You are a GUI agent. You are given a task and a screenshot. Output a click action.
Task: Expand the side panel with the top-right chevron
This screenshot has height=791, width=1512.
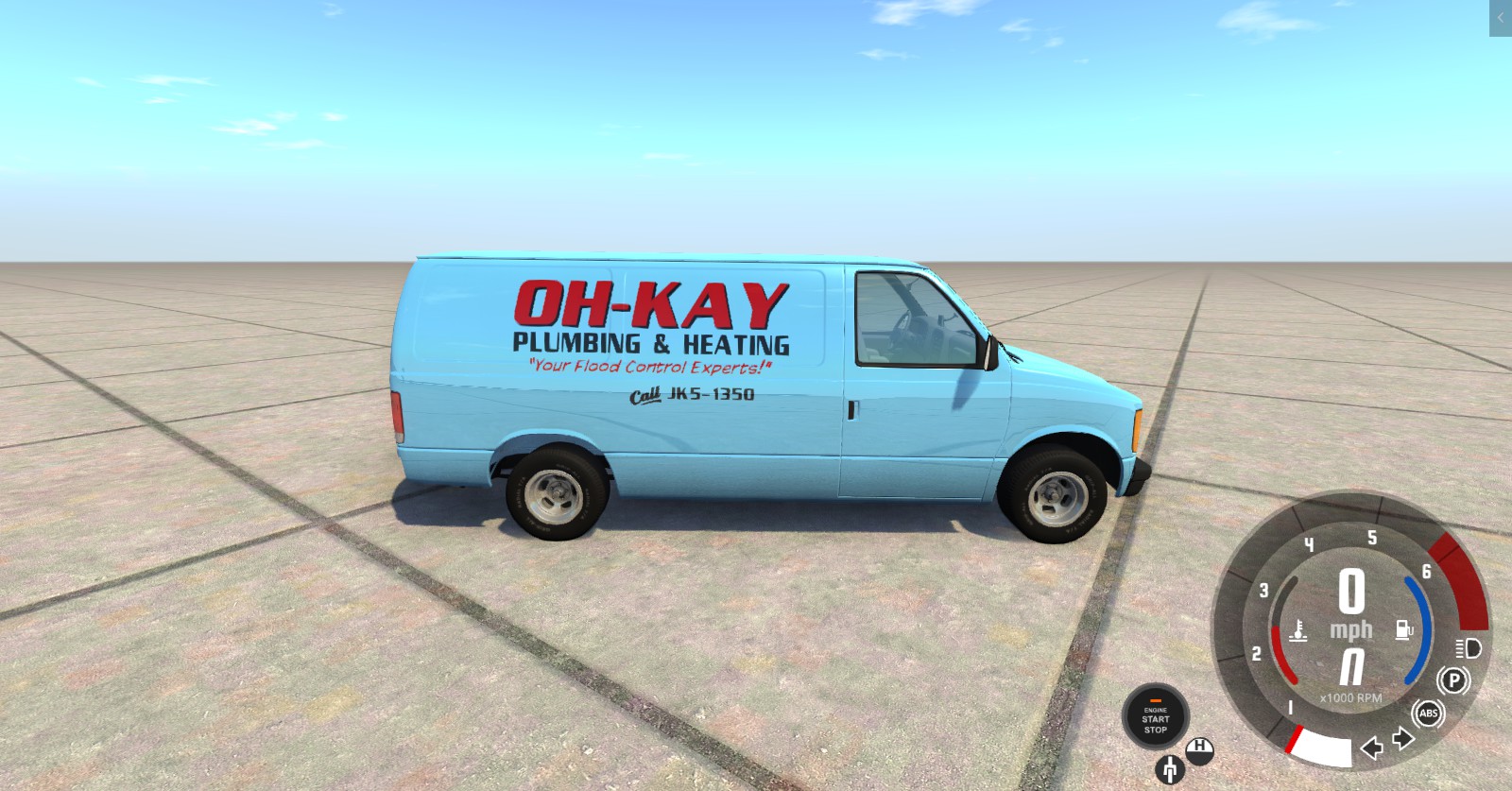point(1501,16)
